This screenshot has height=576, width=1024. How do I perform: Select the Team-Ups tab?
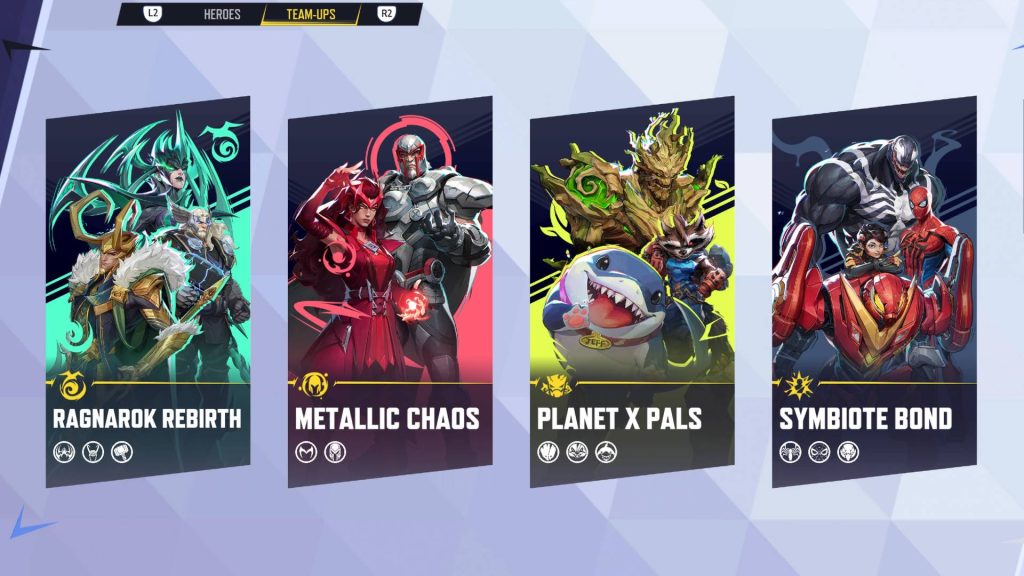click(x=311, y=15)
